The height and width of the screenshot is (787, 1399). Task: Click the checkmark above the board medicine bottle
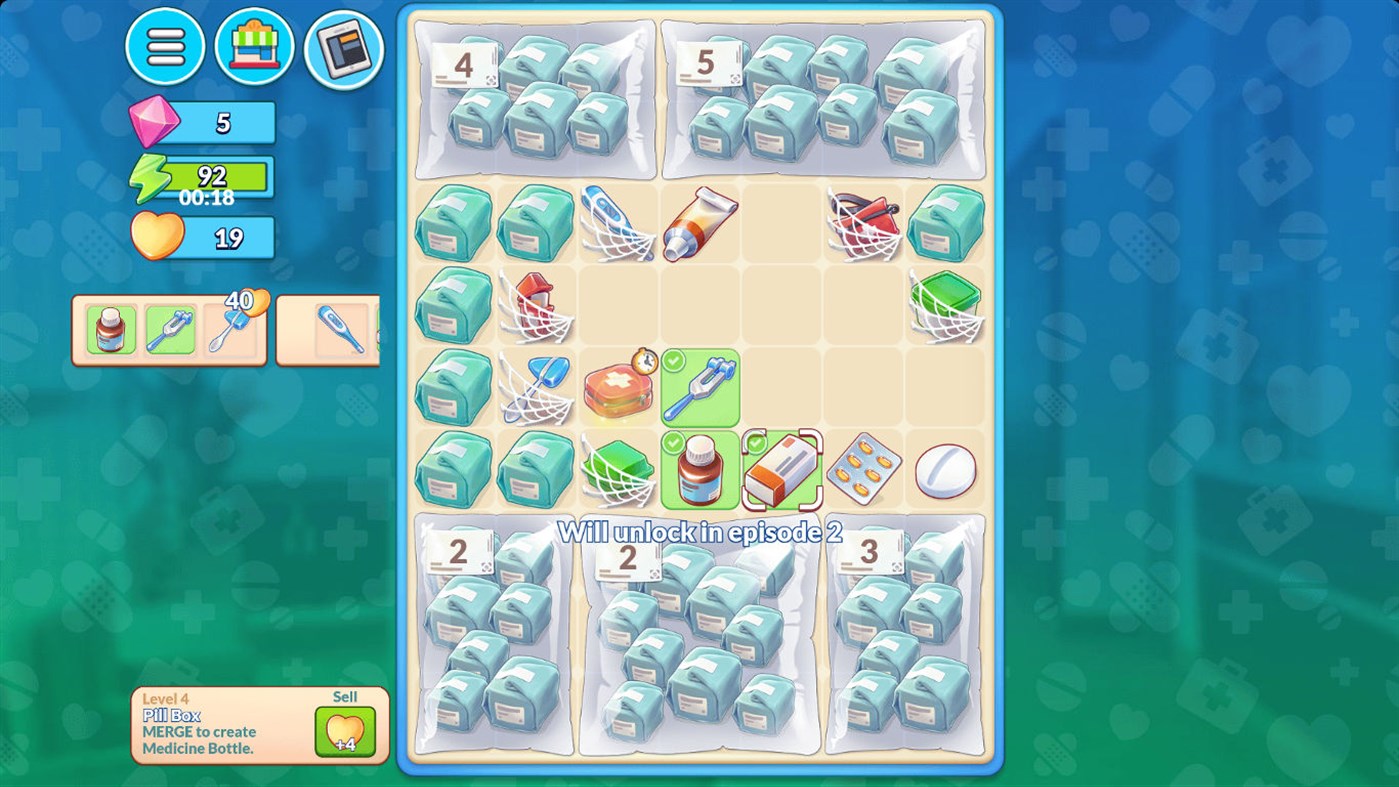(x=673, y=442)
